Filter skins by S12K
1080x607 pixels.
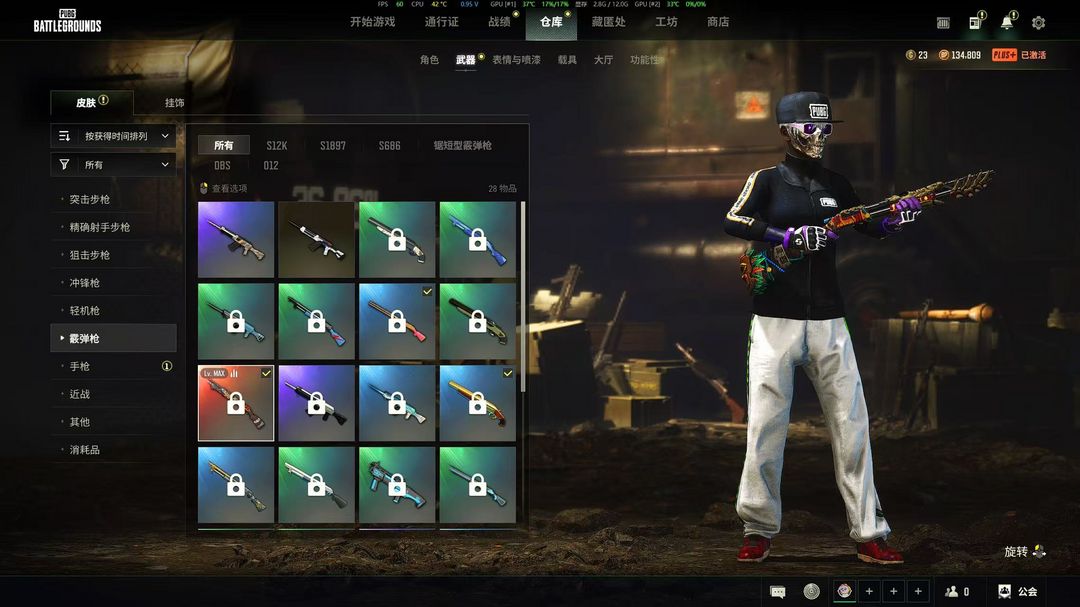coord(277,146)
